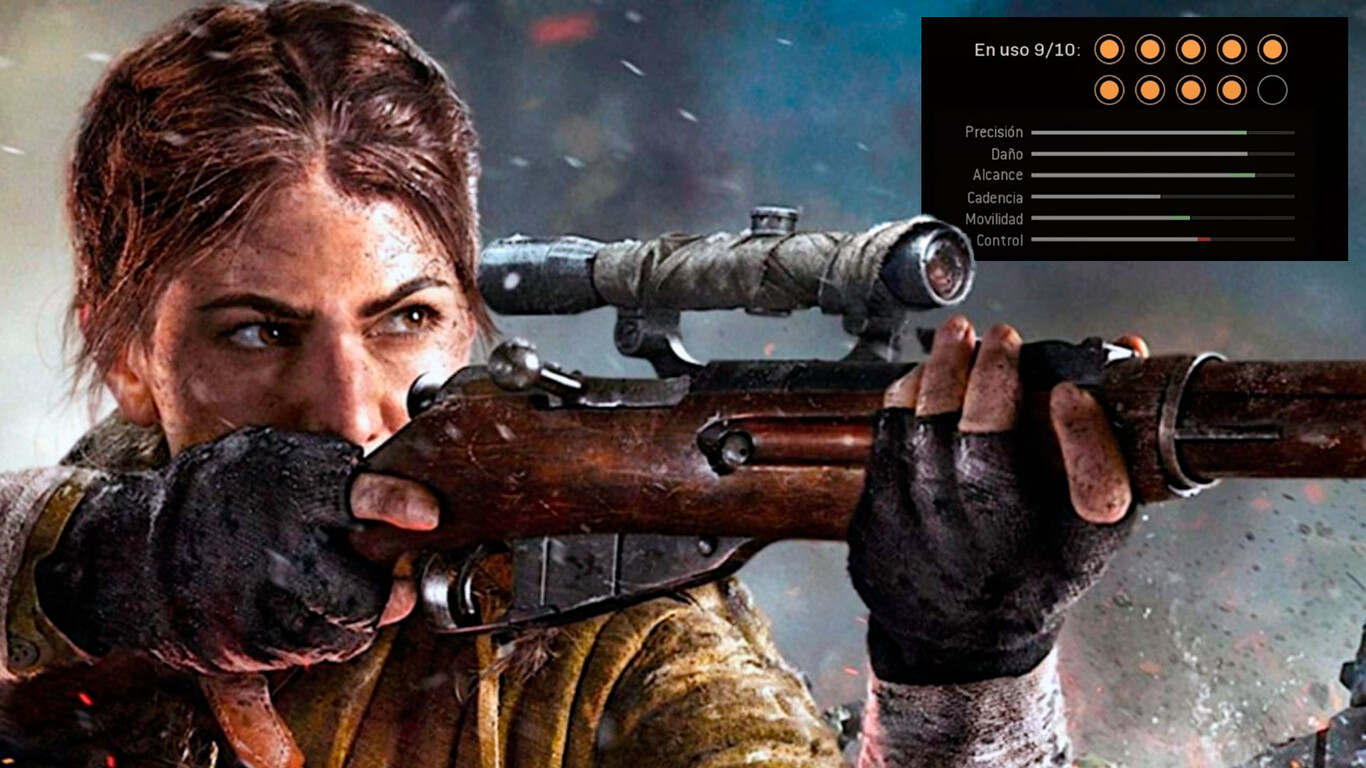Click the red segment on the Control bar
This screenshot has height=768, width=1366.
point(1204,240)
